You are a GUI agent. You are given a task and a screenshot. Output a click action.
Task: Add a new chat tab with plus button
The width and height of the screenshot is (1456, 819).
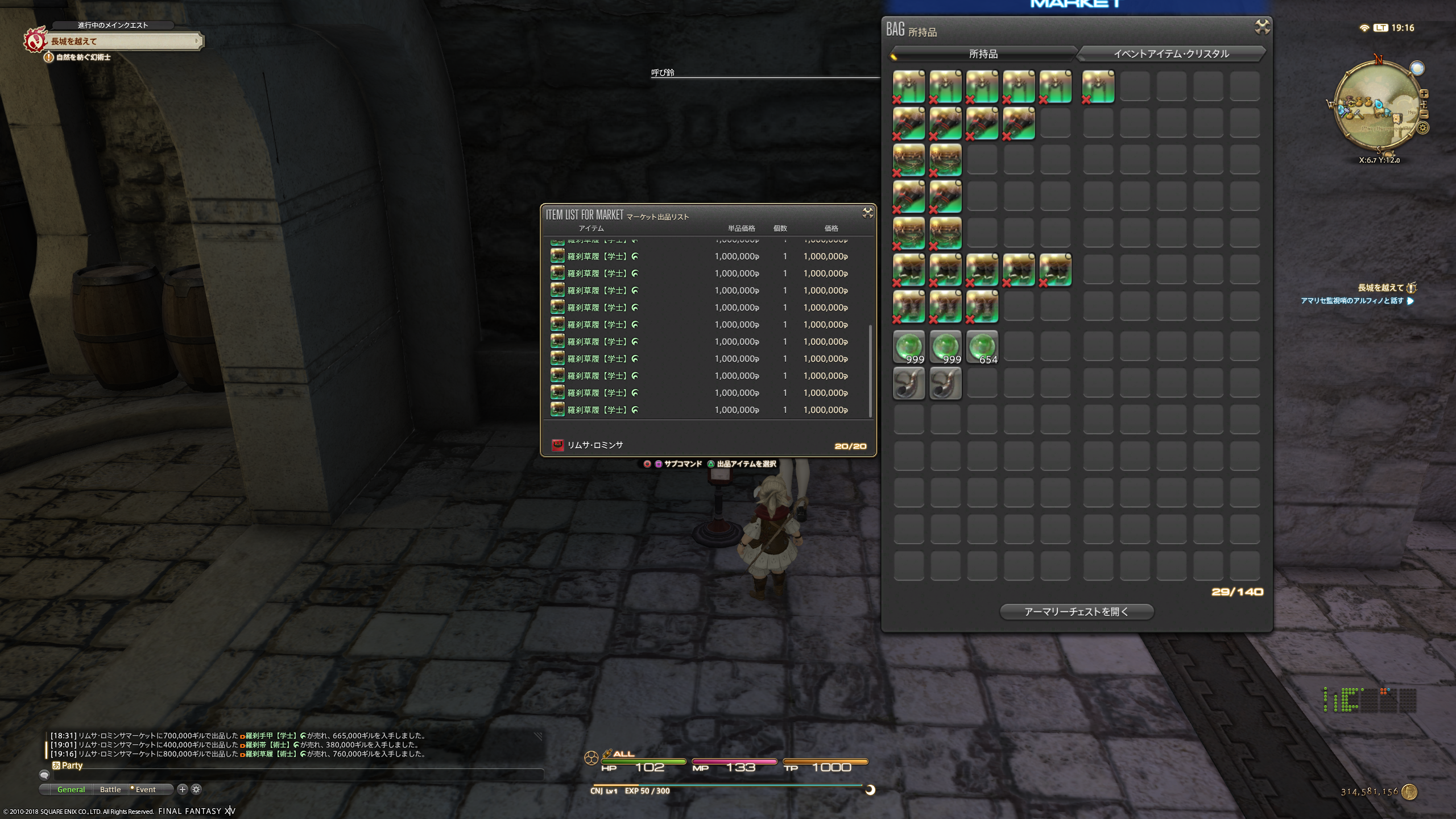click(182, 789)
